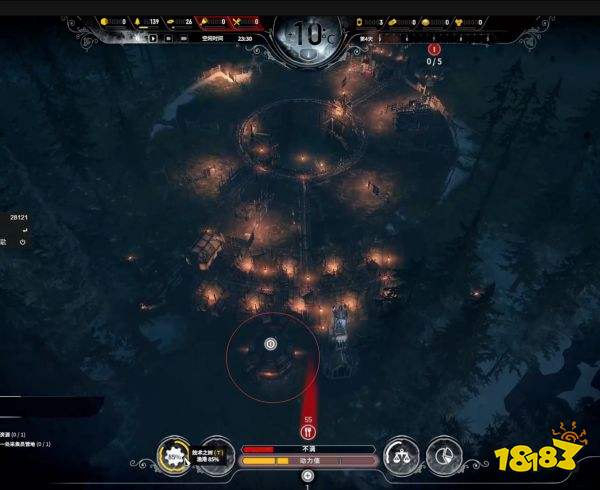The height and width of the screenshot is (490, 600).
Task: Click the small round button below the bars
Action: 308,476
